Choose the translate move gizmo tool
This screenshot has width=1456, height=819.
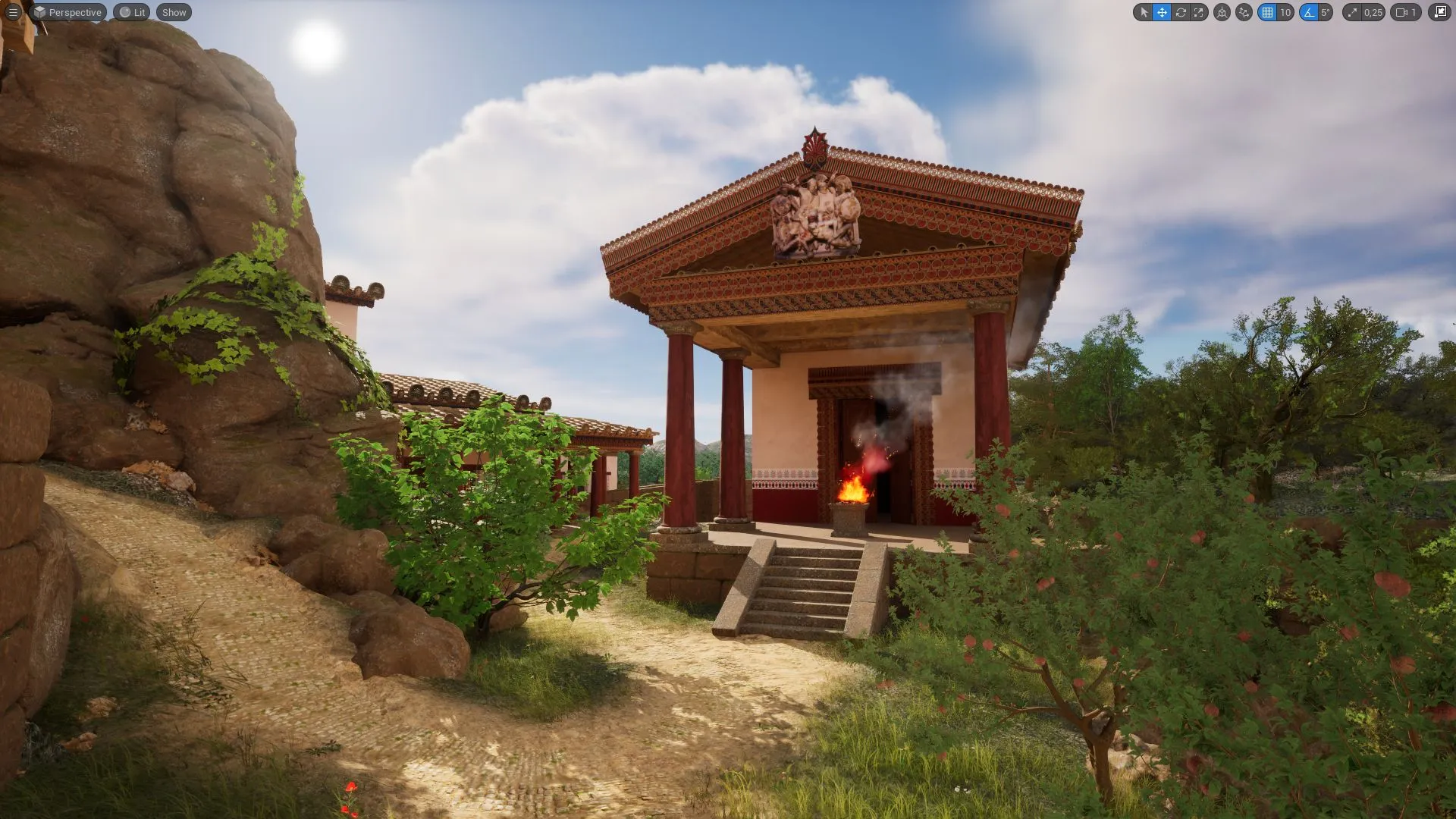pos(1162,12)
